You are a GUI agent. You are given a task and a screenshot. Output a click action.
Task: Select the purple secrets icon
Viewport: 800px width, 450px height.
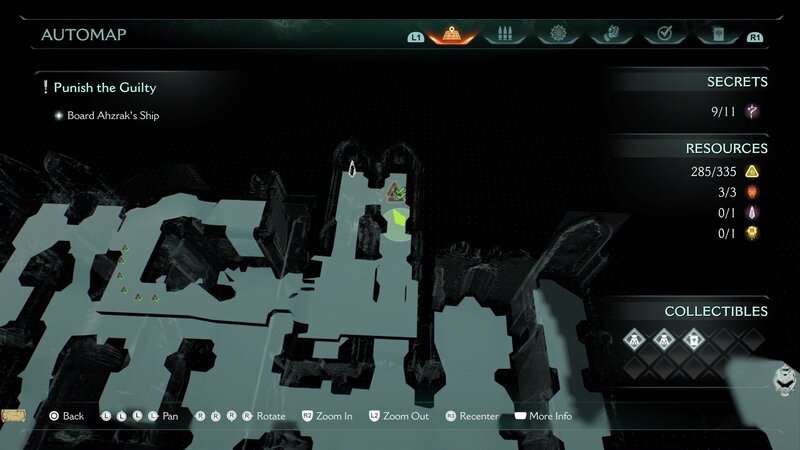click(752, 112)
